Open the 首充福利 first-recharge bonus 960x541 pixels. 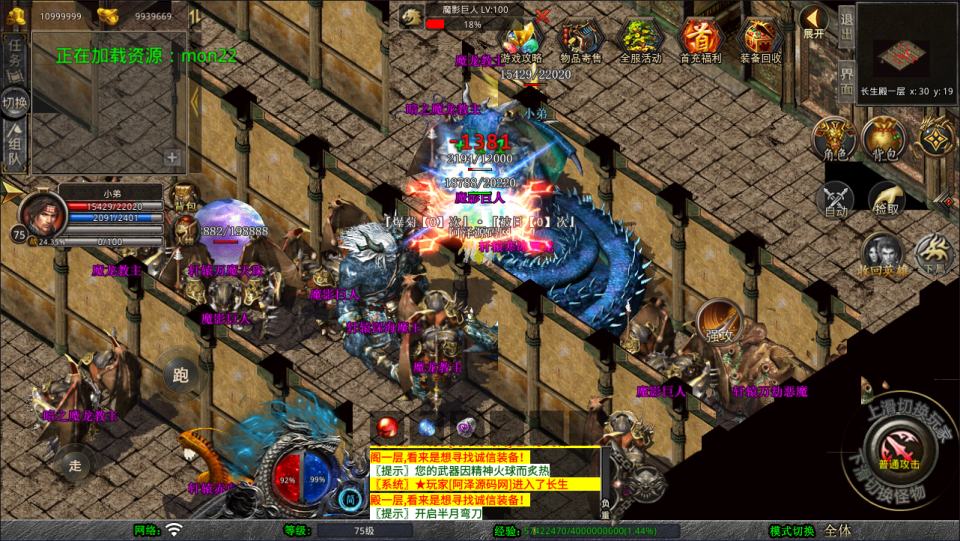(x=700, y=40)
